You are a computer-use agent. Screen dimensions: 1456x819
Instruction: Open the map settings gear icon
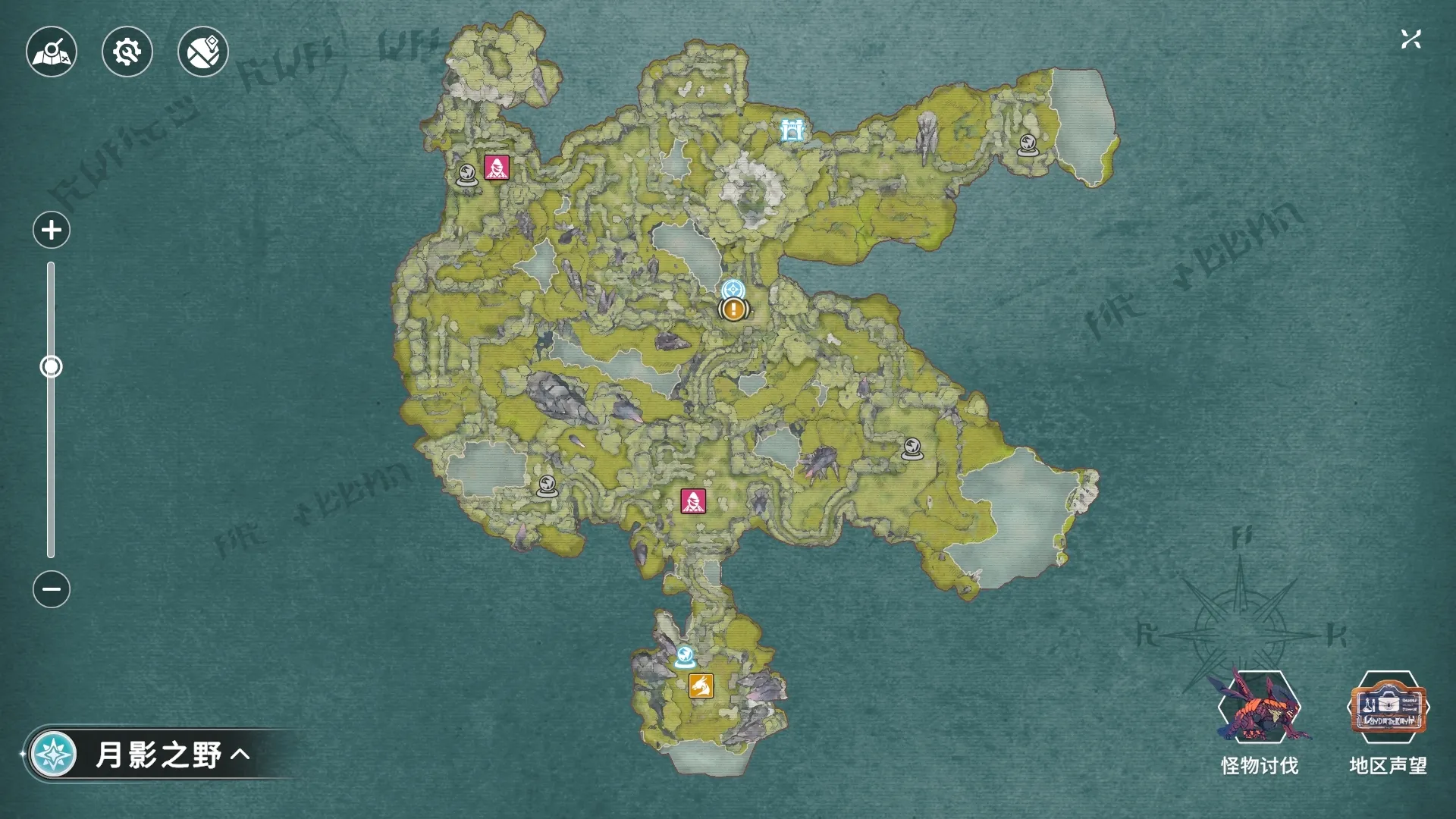(x=127, y=52)
